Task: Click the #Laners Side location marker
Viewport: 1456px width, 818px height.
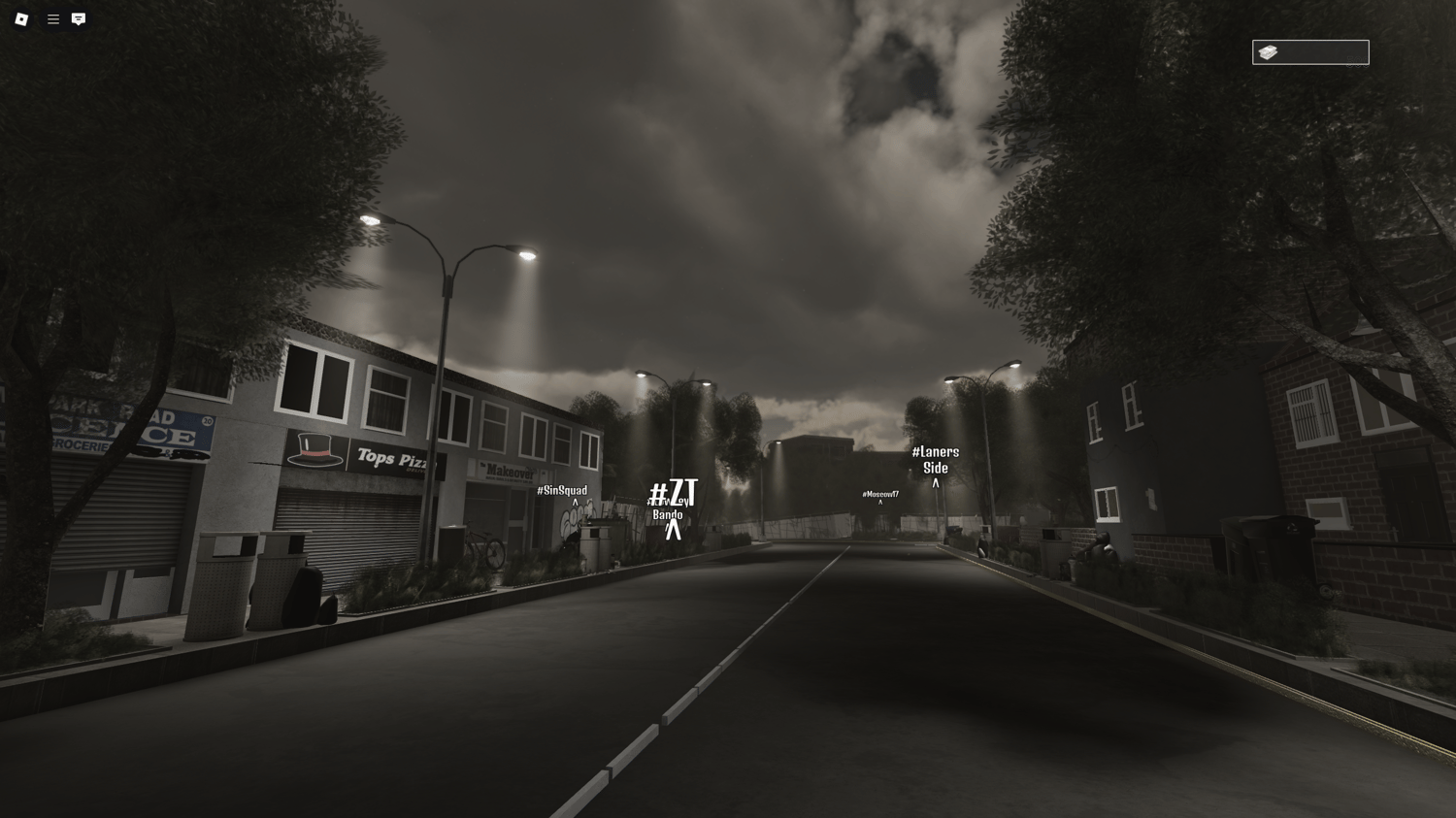Action: (x=935, y=459)
